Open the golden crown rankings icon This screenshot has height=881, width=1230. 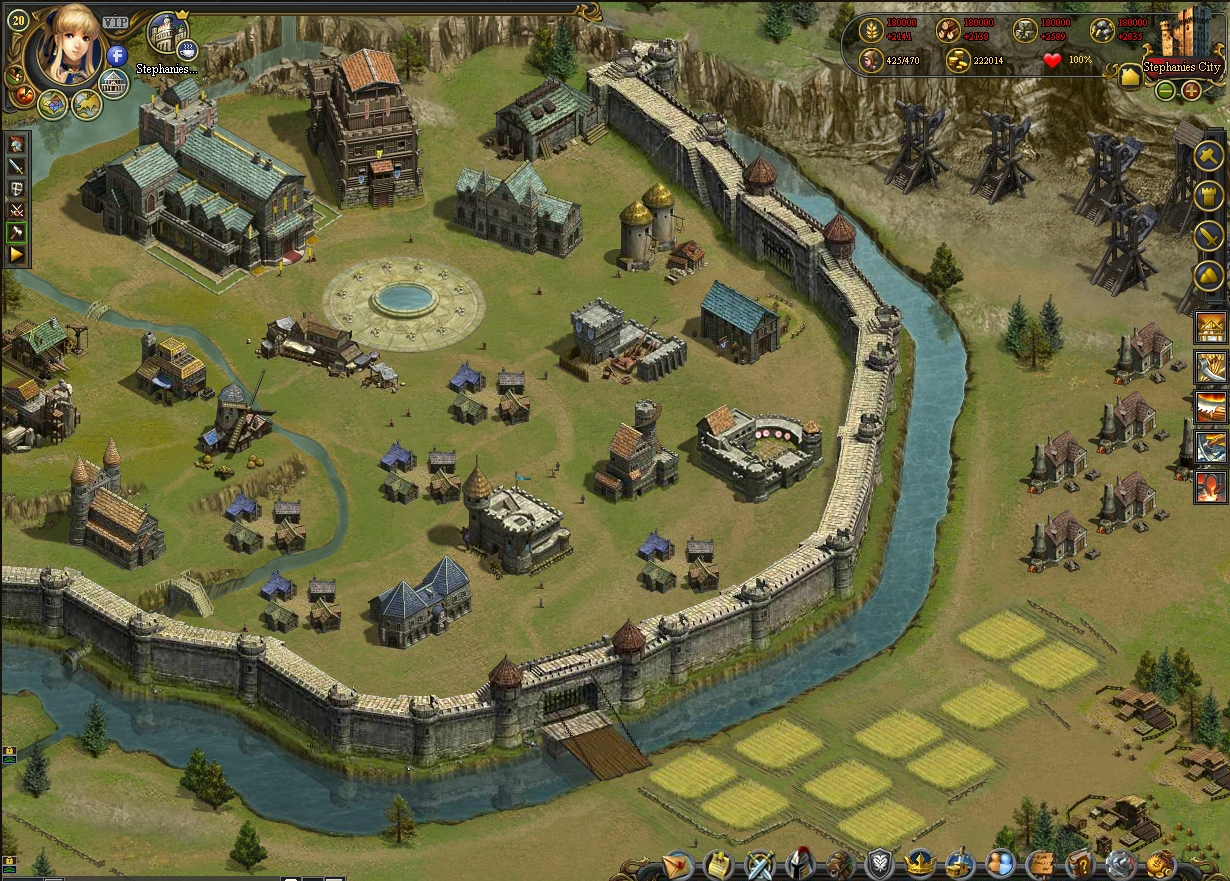tap(919, 863)
